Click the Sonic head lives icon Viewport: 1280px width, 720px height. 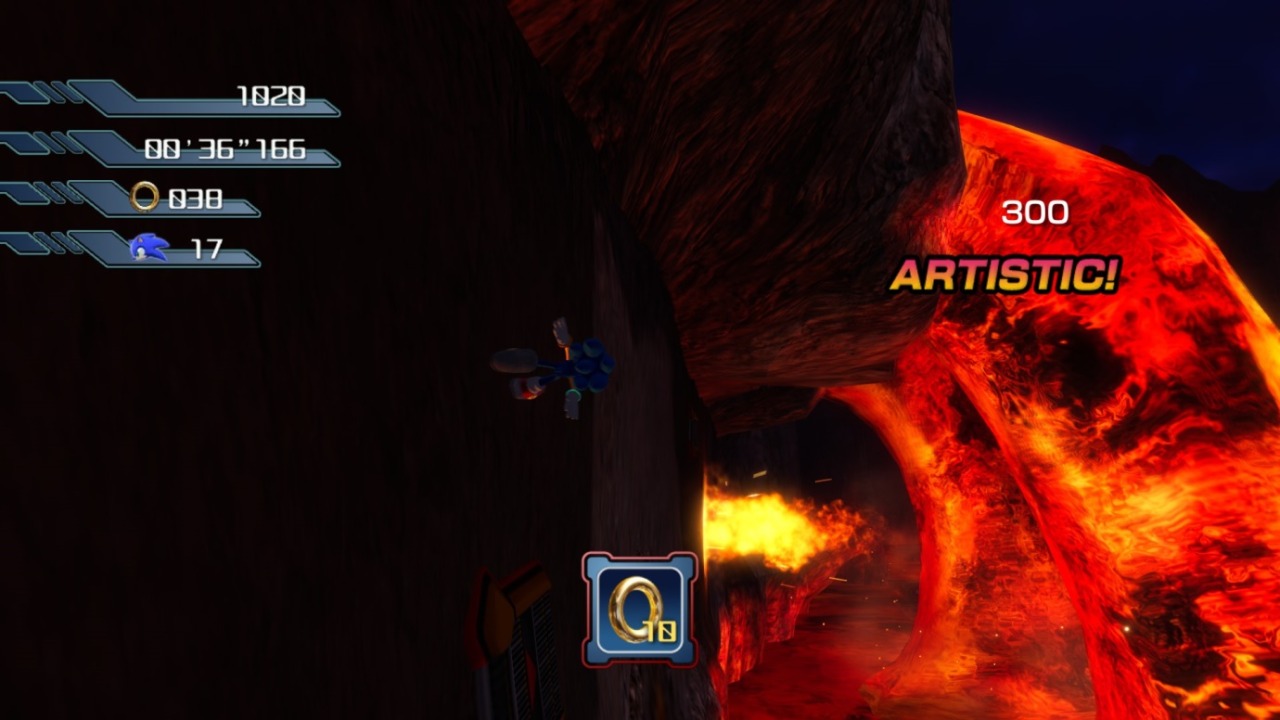click(x=149, y=247)
